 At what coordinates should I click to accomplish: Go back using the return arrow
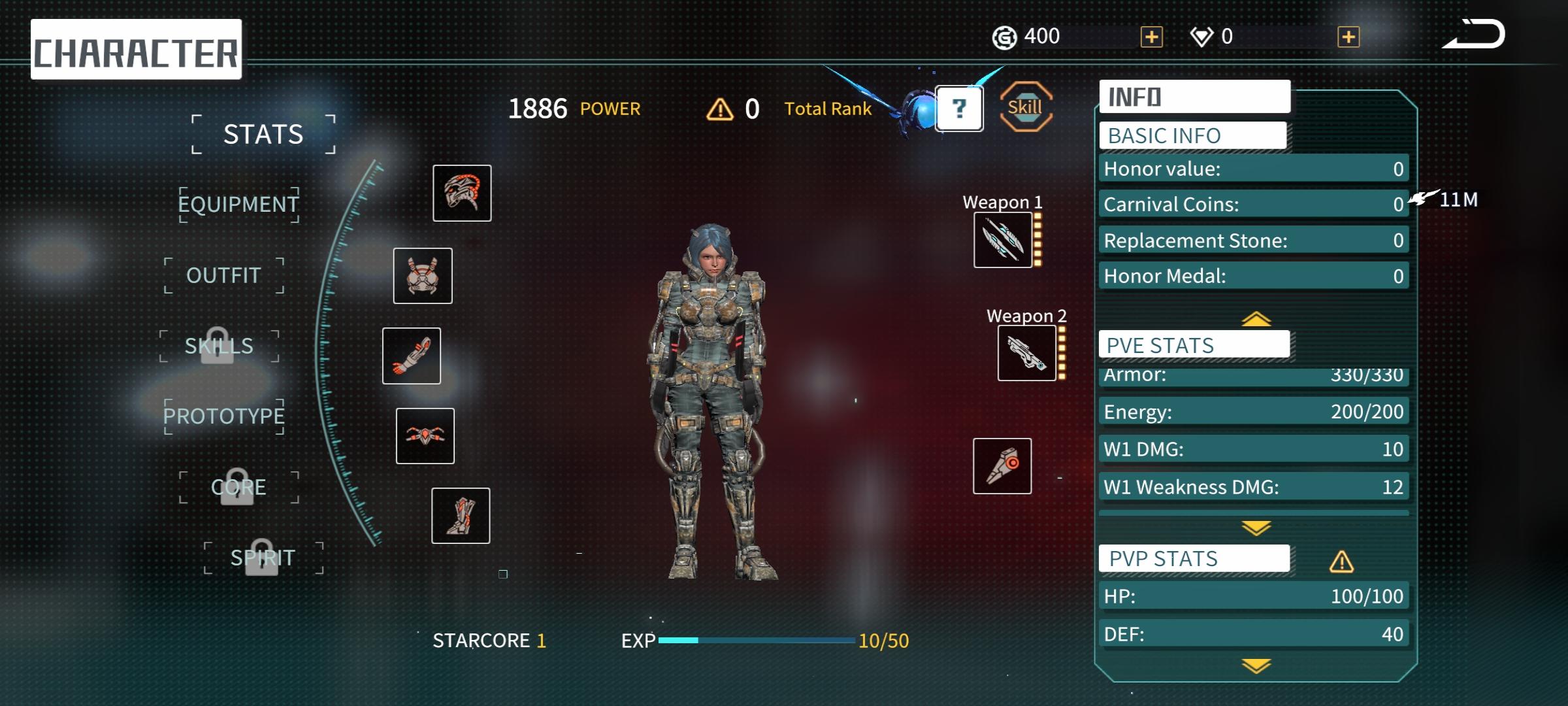pyautogui.click(x=1474, y=35)
